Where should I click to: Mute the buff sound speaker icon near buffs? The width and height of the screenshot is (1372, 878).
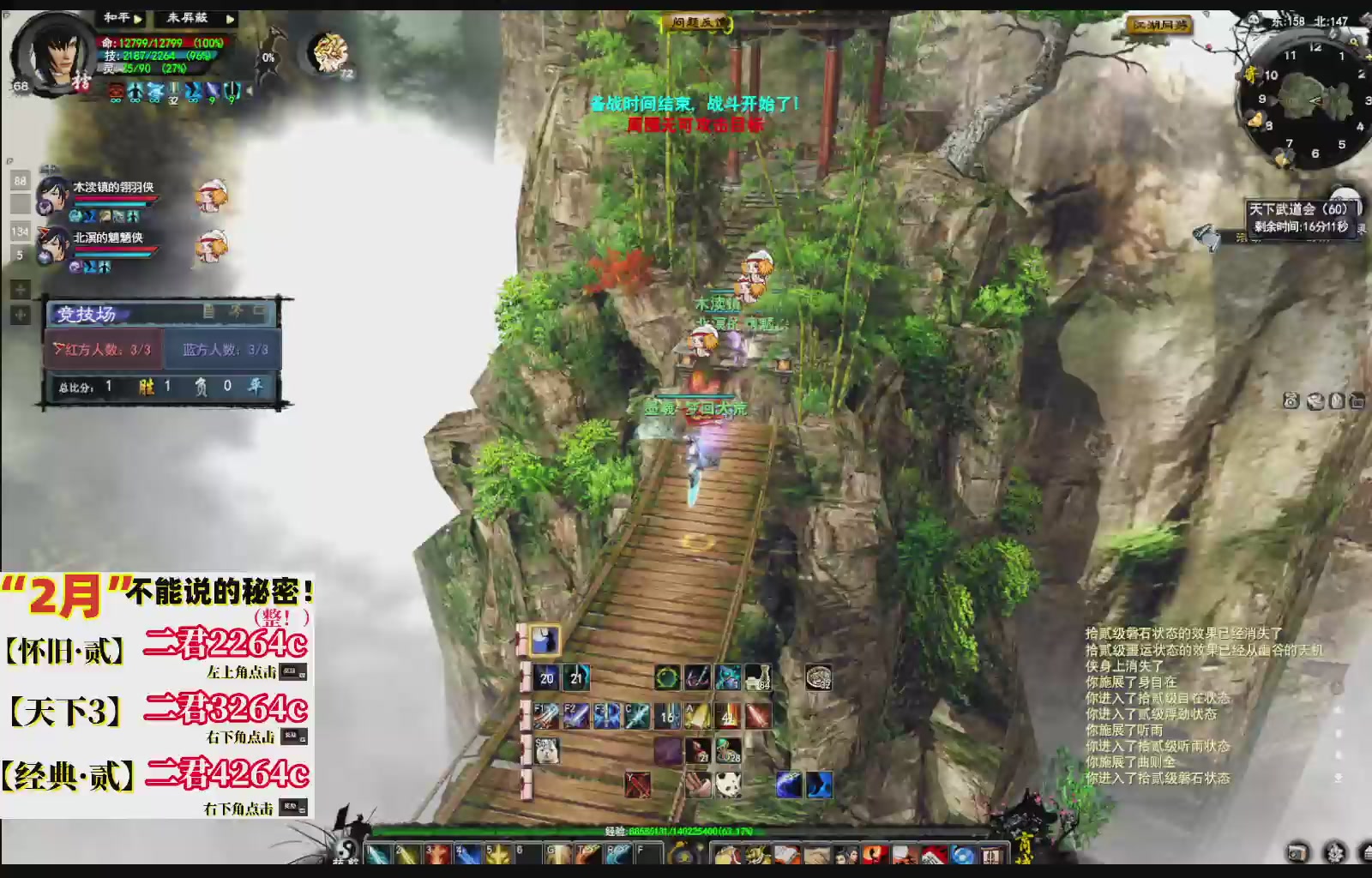(249, 89)
